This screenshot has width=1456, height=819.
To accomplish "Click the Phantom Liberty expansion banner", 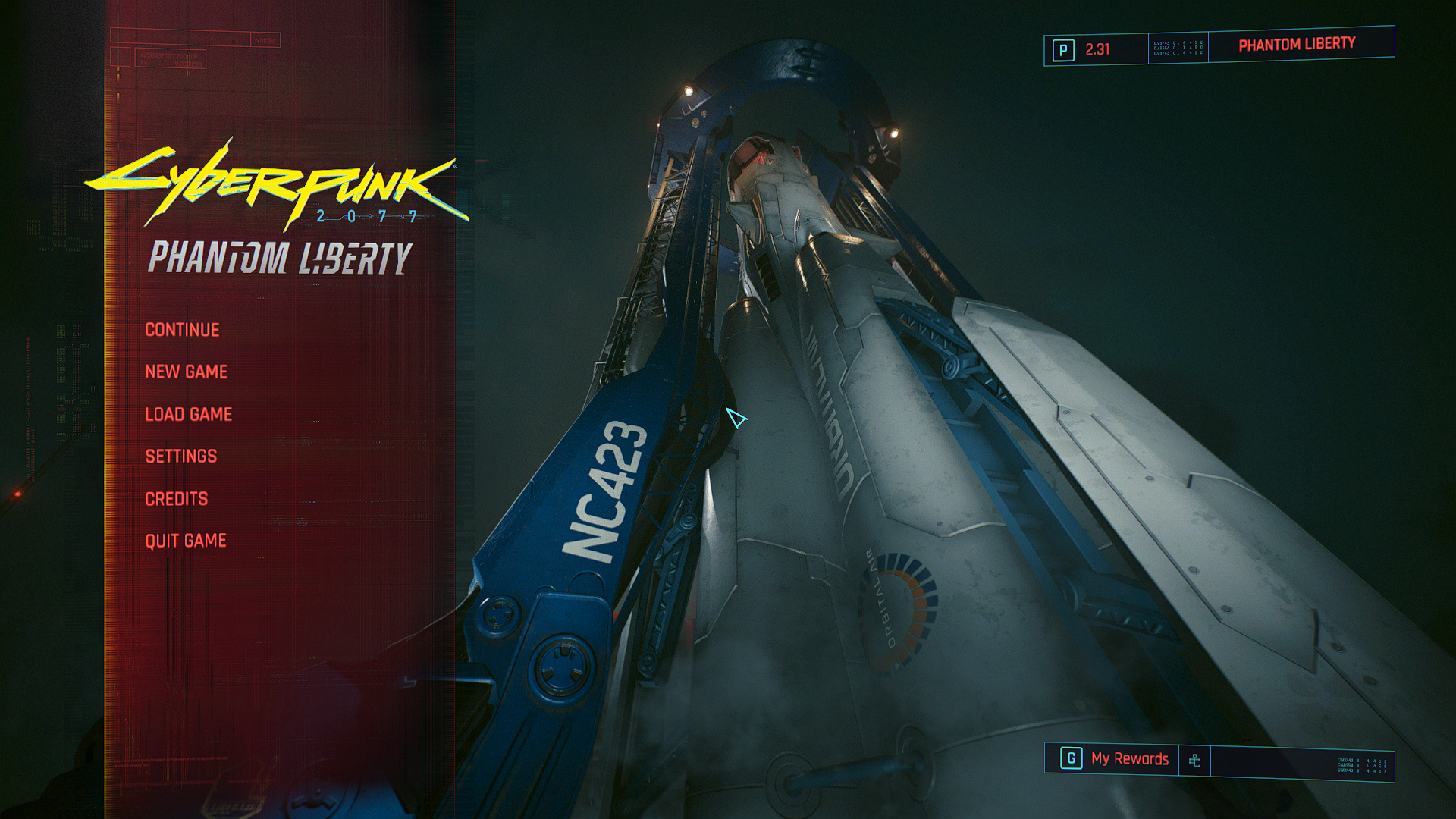I will pyautogui.click(x=1297, y=45).
